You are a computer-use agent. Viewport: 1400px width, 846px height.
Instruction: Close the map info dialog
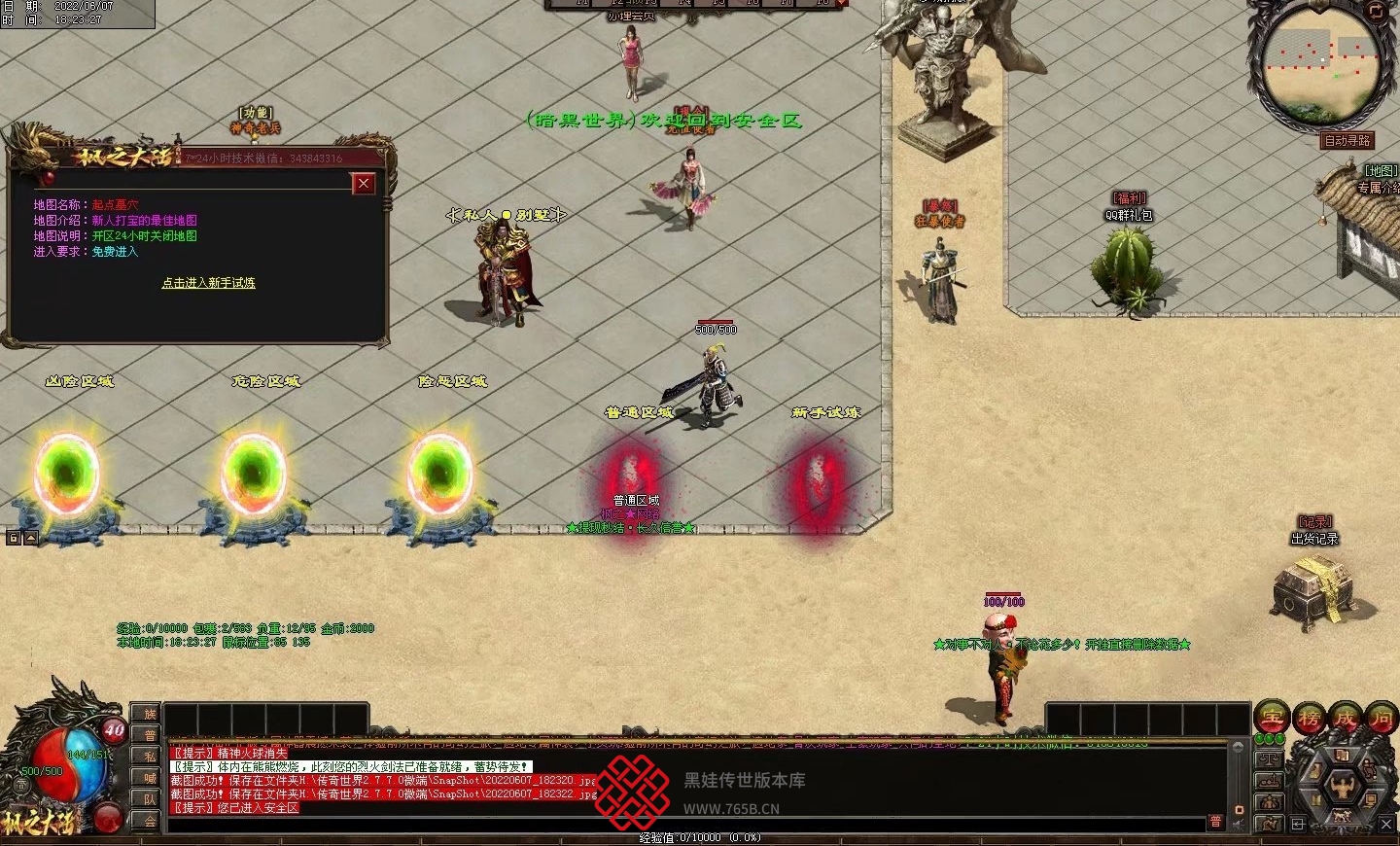(364, 183)
